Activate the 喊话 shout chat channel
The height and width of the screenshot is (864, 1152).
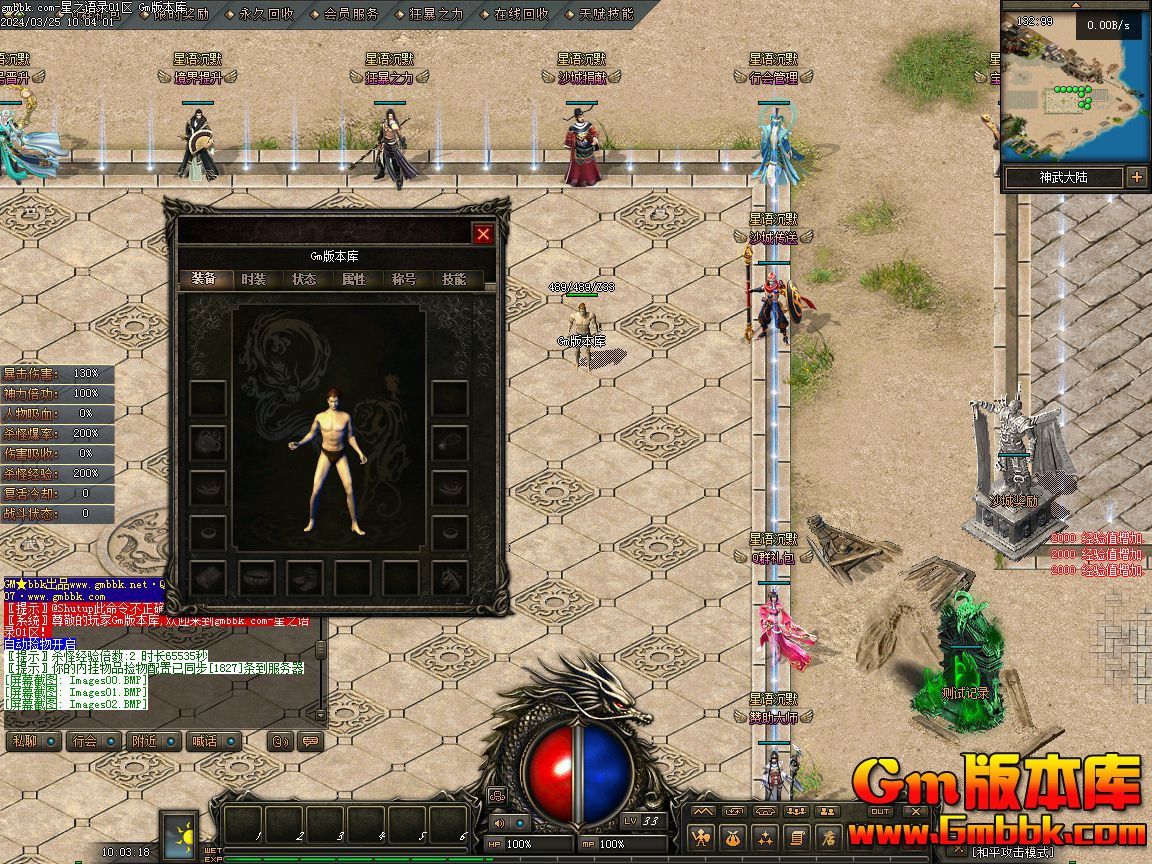pyautogui.click(x=203, y=741)
